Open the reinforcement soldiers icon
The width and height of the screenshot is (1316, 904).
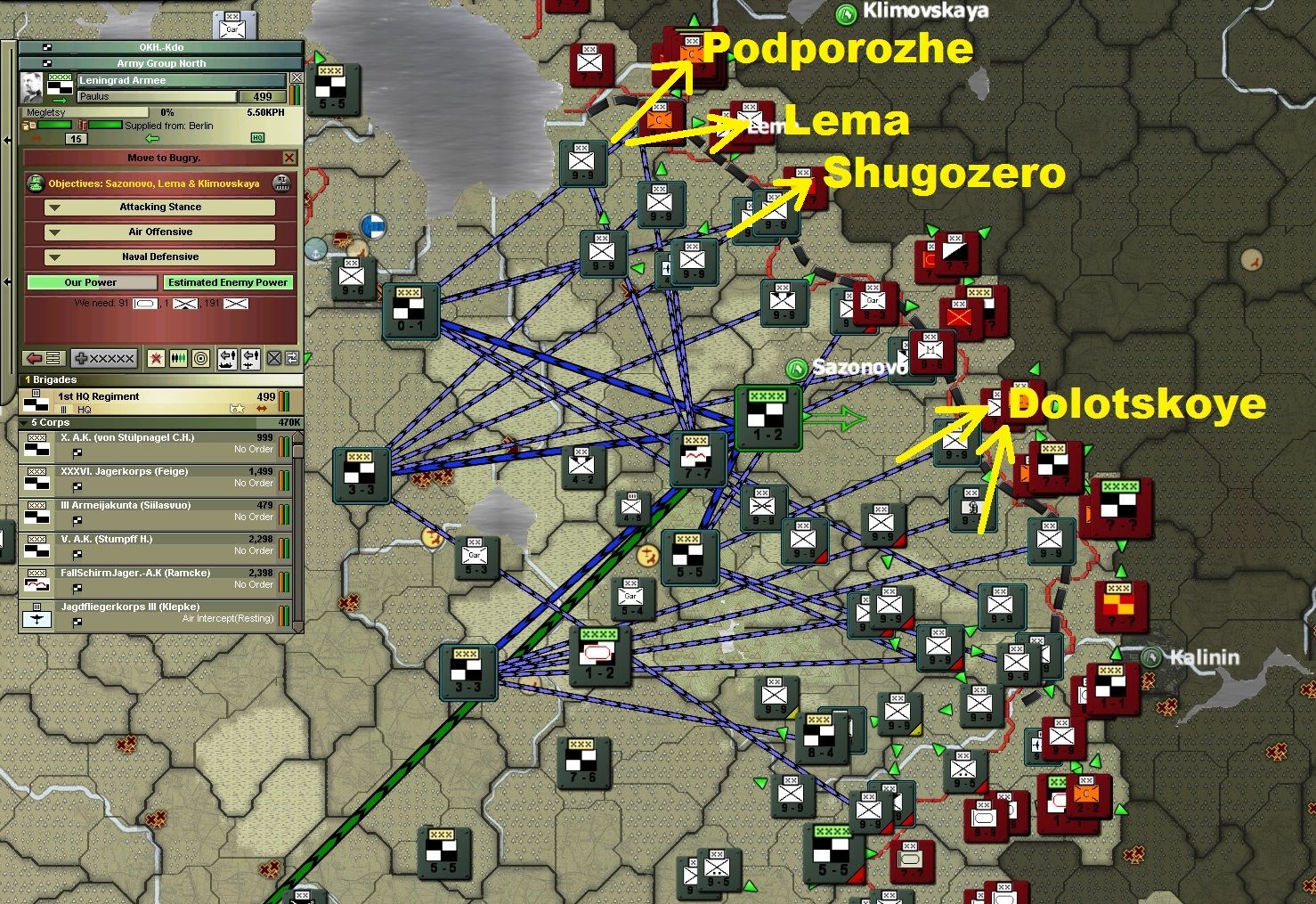(179, 357)
